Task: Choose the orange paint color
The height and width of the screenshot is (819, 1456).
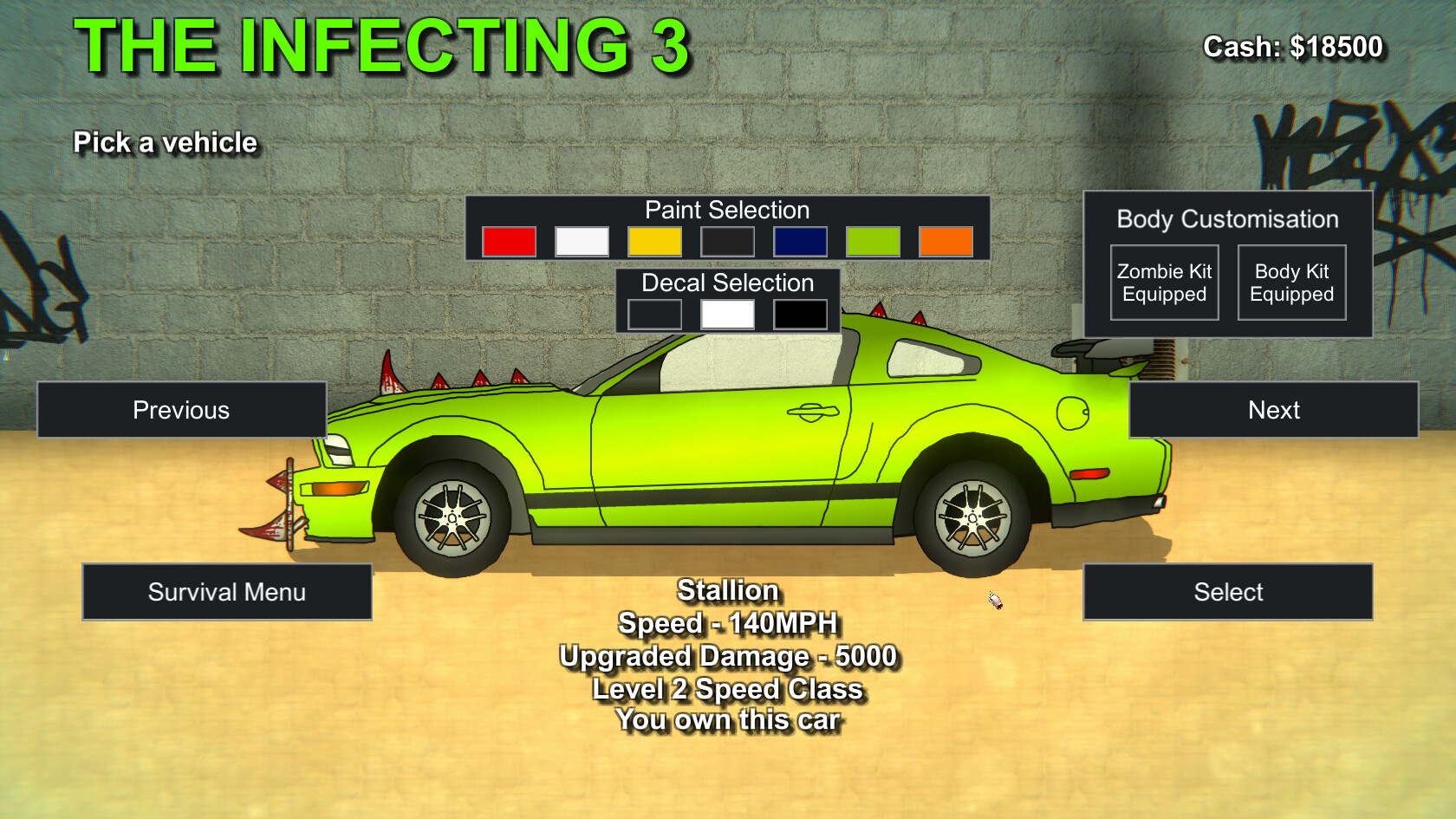Action: [946, 241]
